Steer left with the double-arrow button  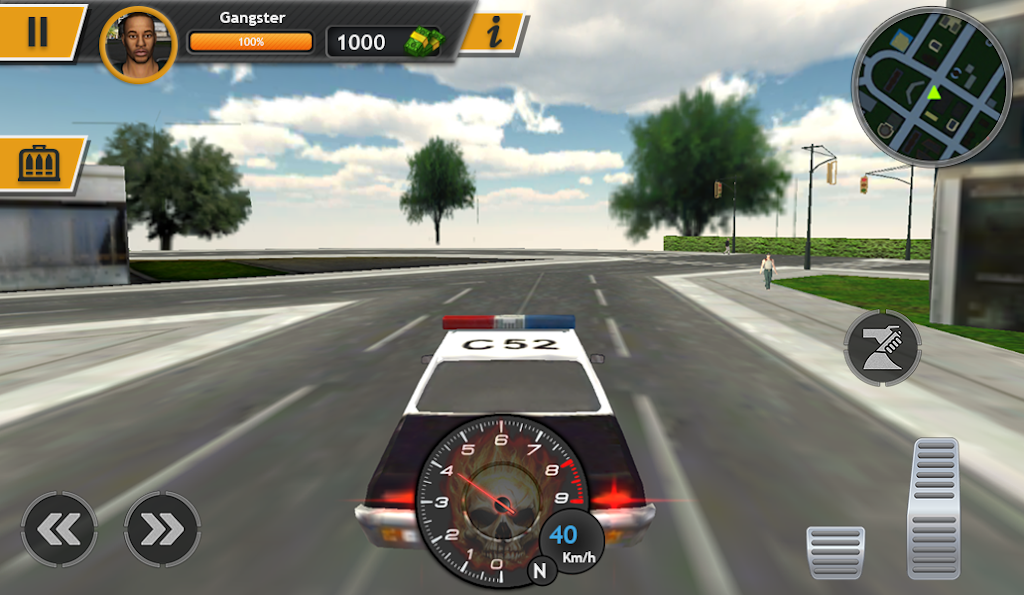pyautogui.click(x=59, y=529)
